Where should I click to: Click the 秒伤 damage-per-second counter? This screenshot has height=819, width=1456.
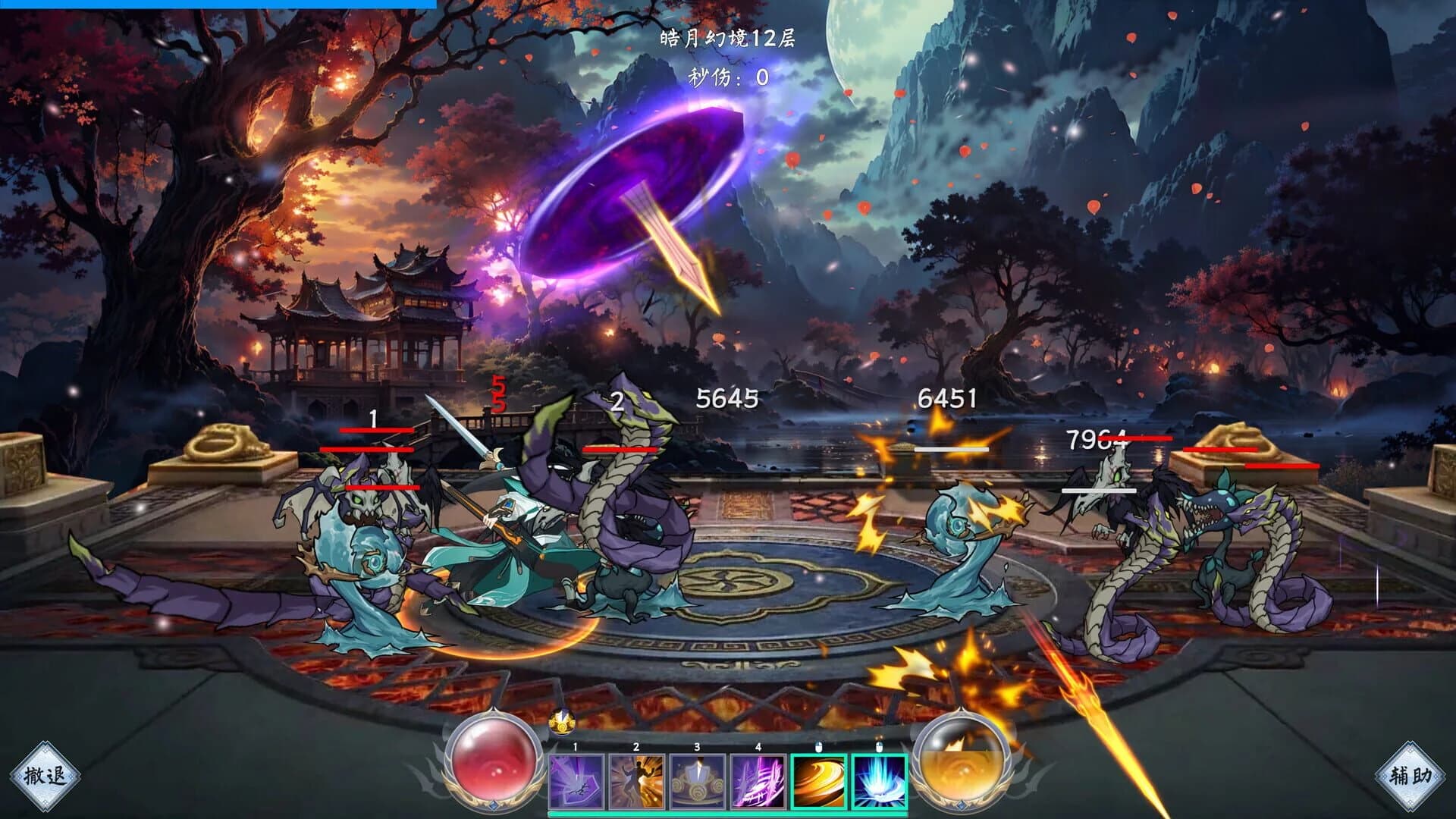728,76
